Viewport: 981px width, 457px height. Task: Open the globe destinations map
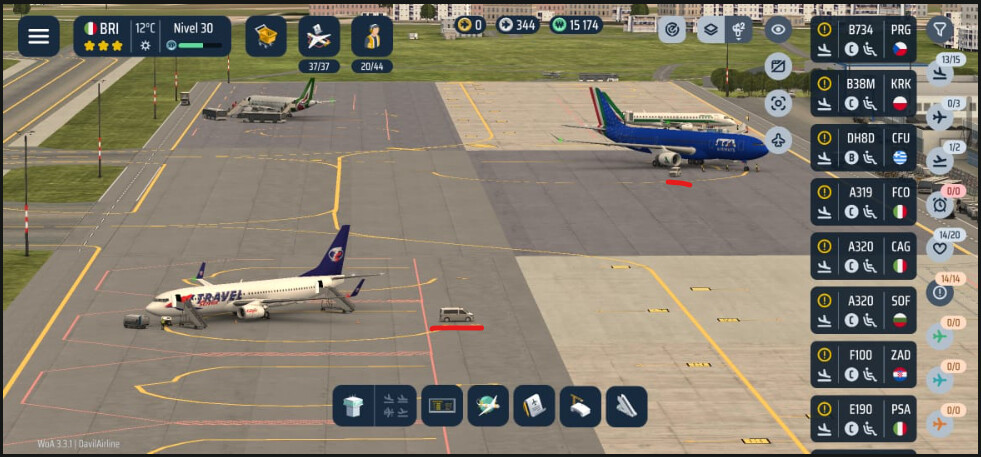tap(488, 406)
